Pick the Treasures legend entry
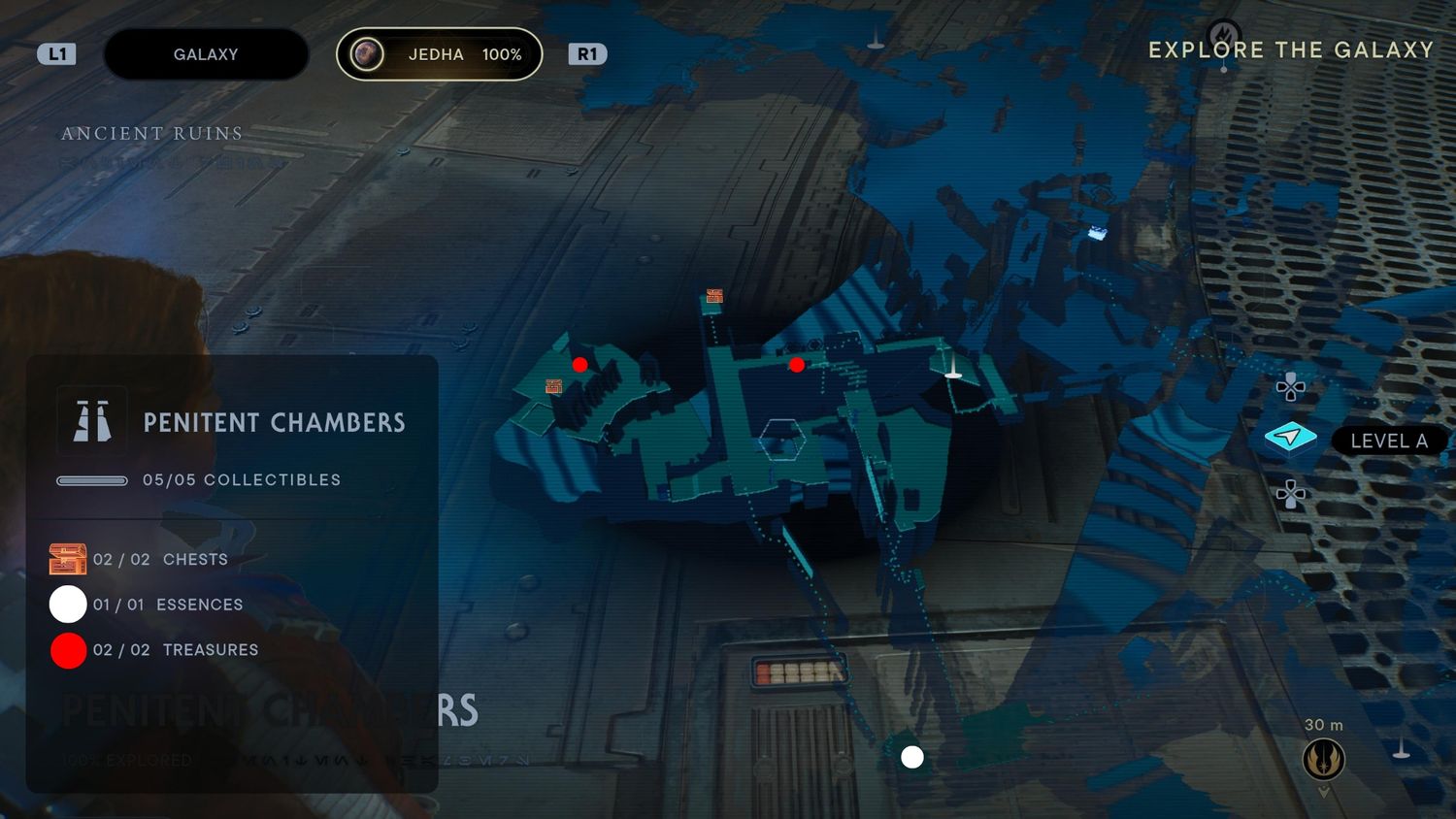This screenshot has height=819, width=1456. click(x=153, y=650)
